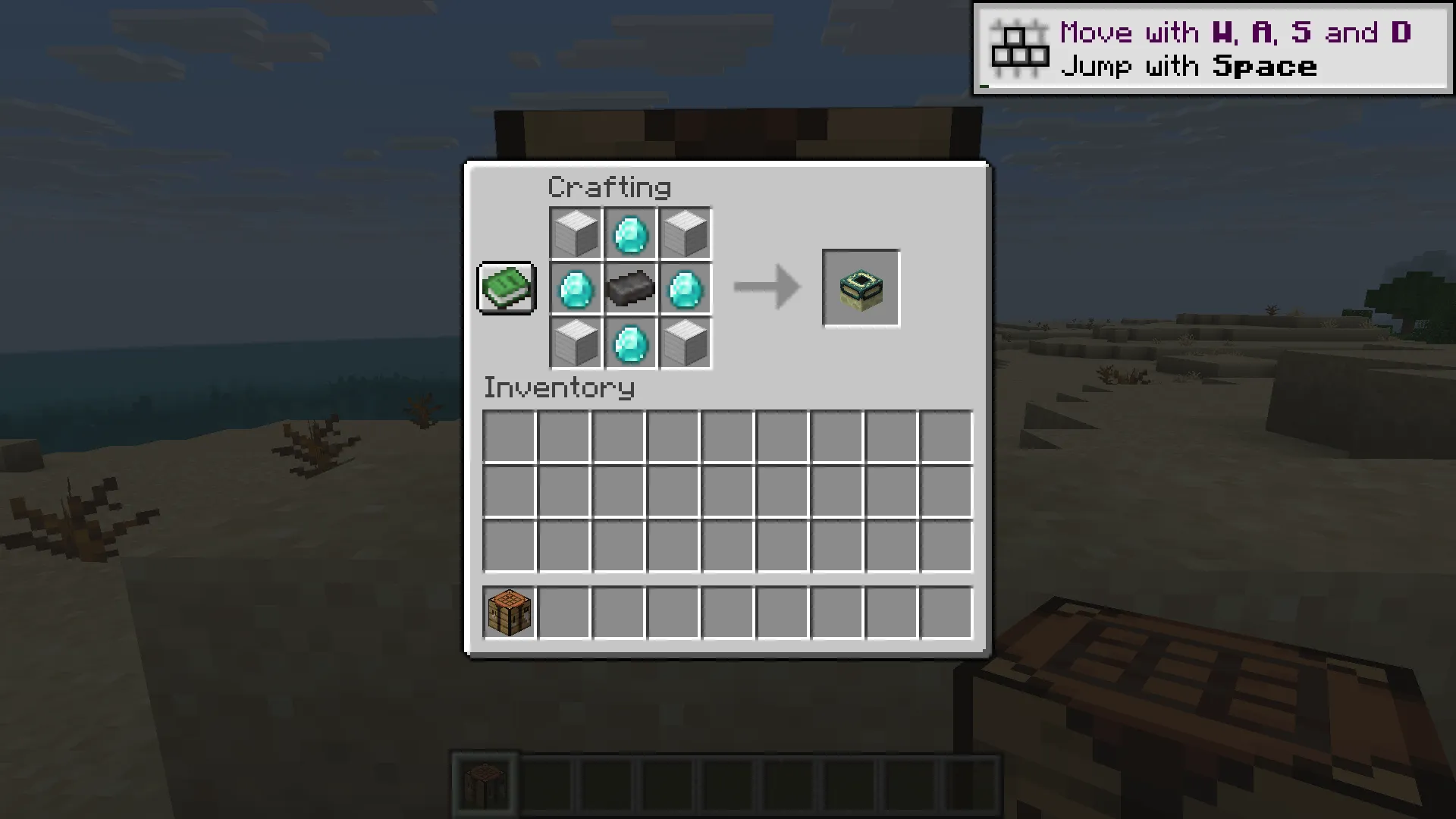
Task: Click the diamond left of the netherite ingot
Action: (575, 288)
